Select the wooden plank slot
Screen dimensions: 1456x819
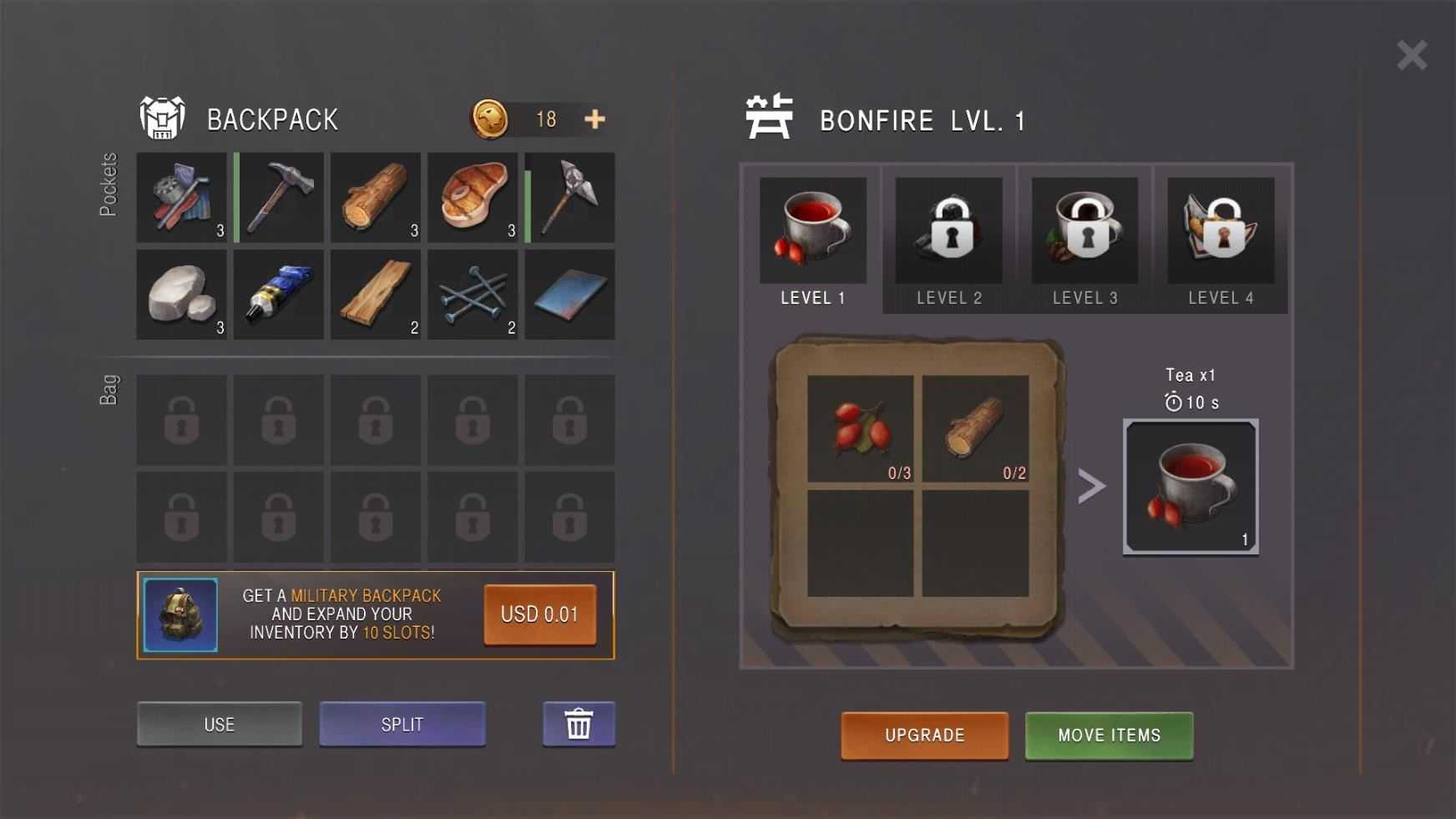click(x=376, y=295)
